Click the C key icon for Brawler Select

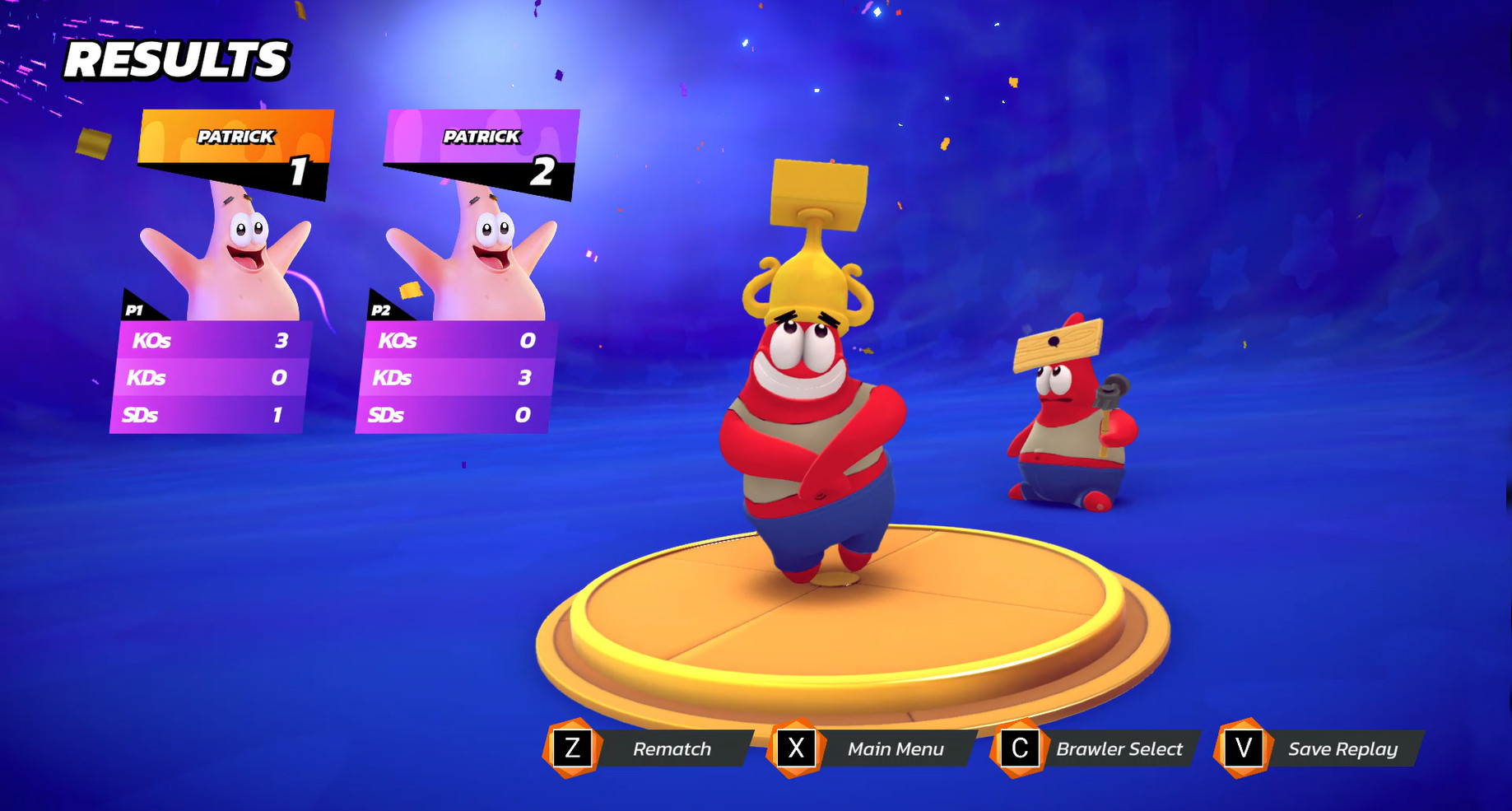[1019, 749]
